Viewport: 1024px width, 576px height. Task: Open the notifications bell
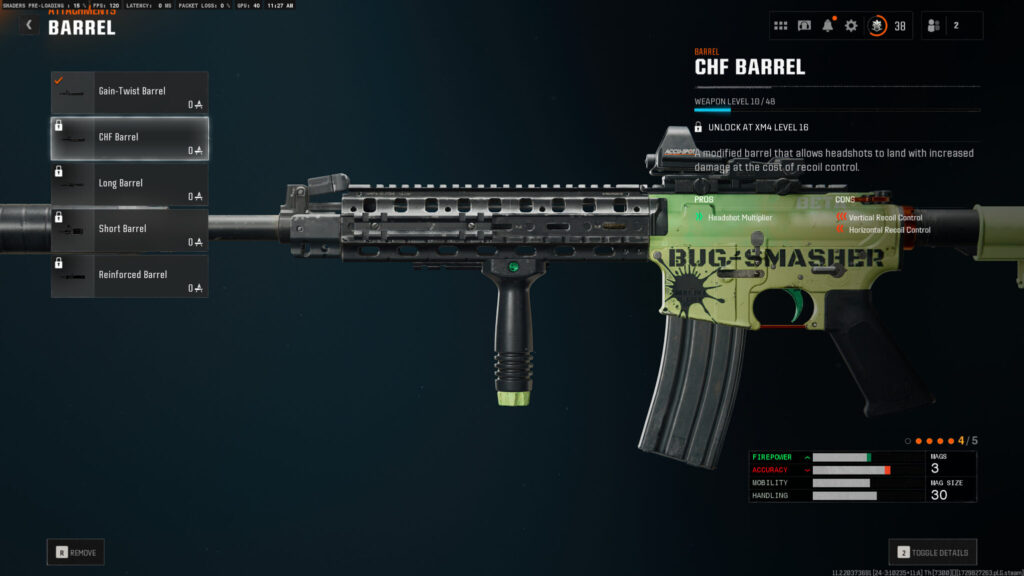(x=828, y=26)
